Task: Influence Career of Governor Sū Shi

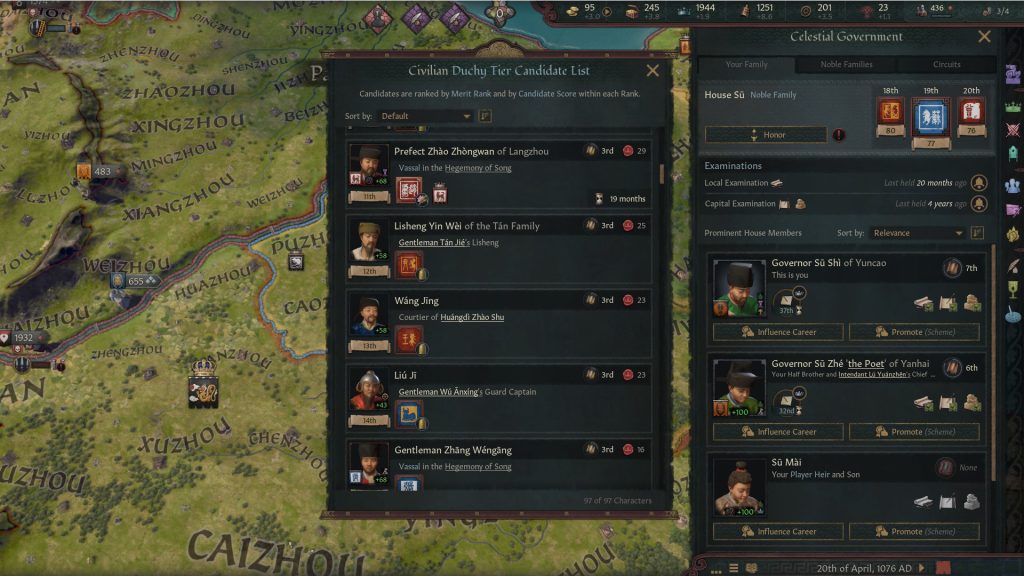Action: click(778, 332)
